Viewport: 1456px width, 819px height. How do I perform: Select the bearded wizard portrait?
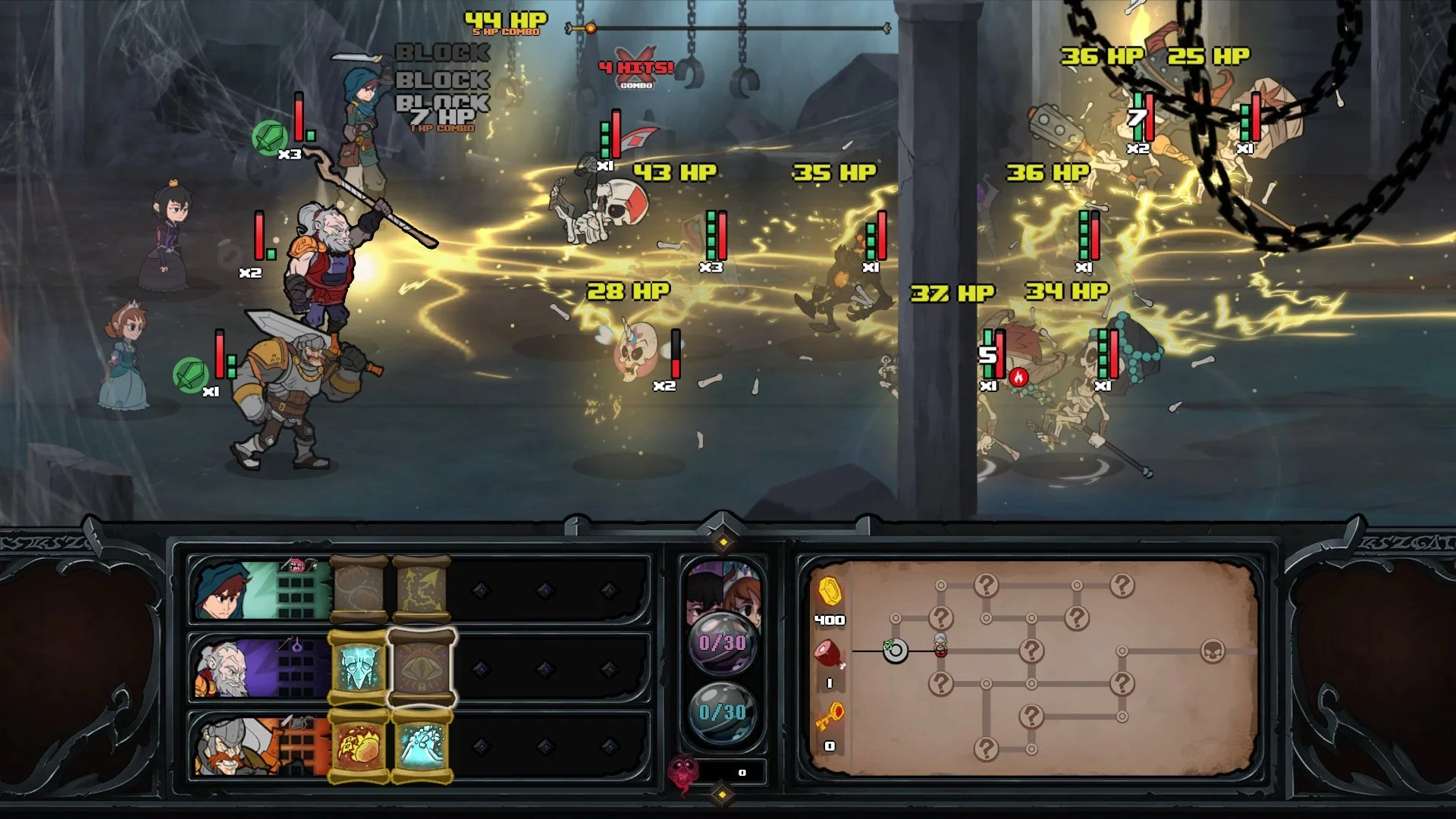(x=225, y=667)
